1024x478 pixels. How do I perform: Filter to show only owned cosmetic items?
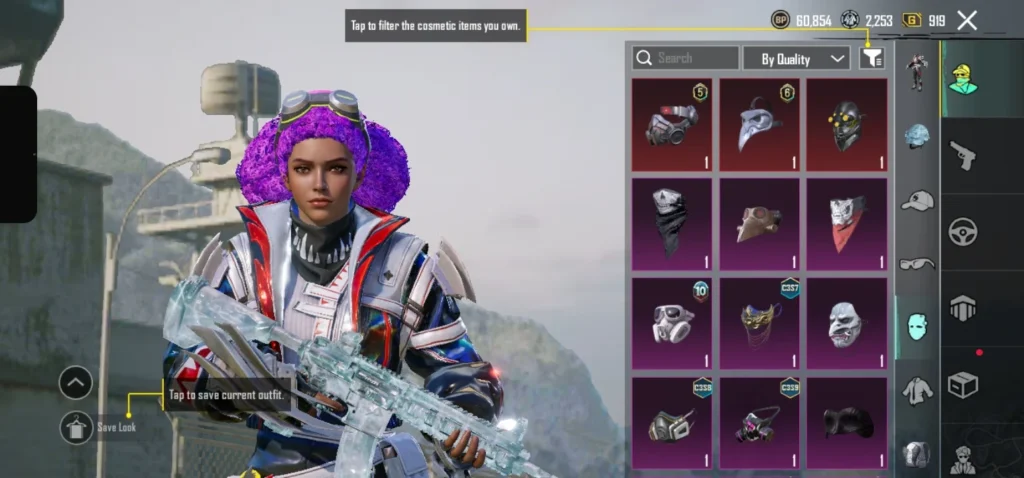[x=872, y=58]
